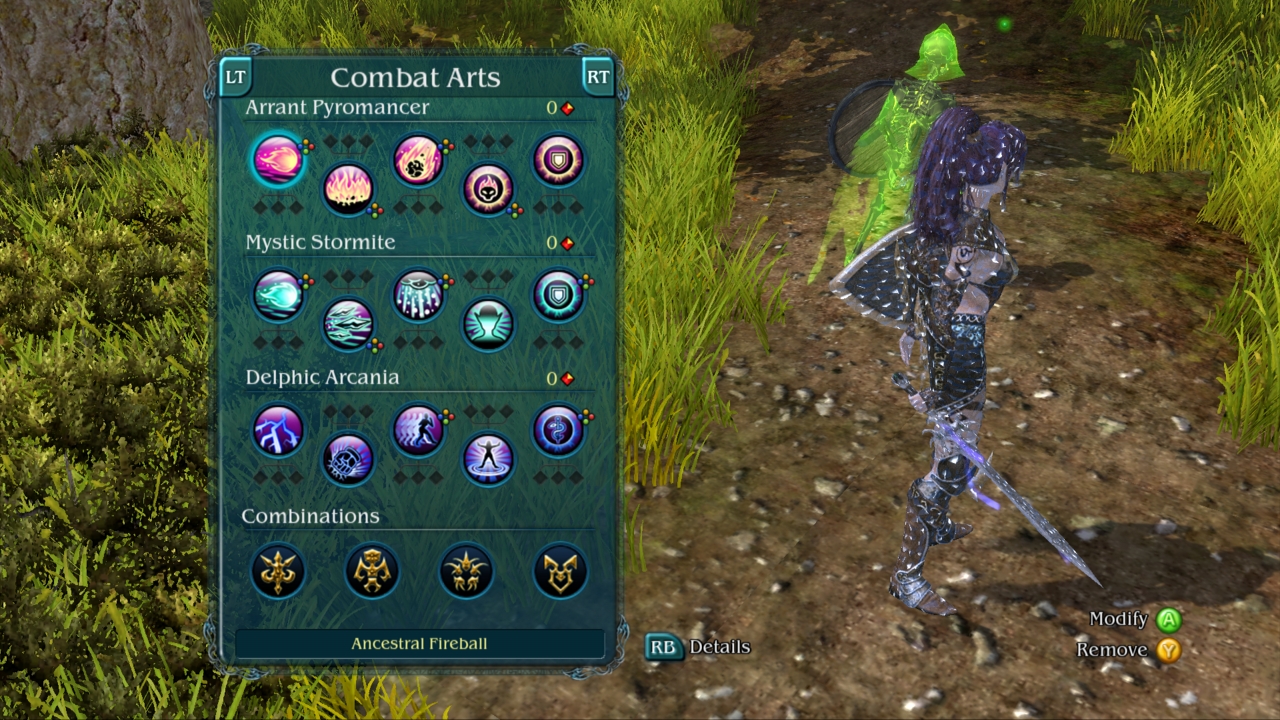Select the purple lightning combat art
Image resolution: width=1280 pixels, height=720 pixels.
pos(278,431)
